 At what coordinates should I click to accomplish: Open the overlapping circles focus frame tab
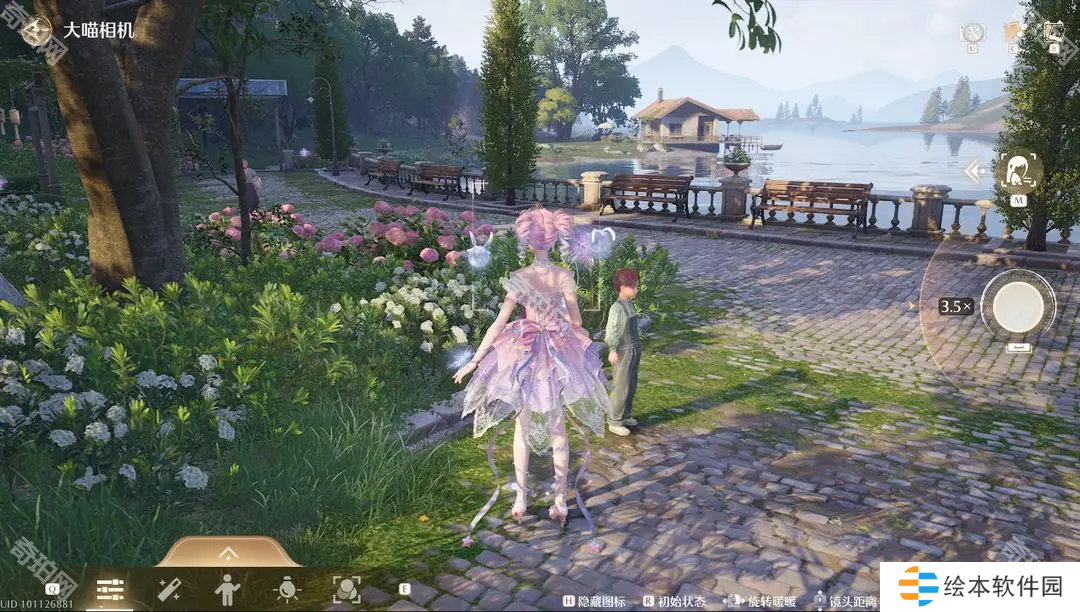[x=346, y=590]
